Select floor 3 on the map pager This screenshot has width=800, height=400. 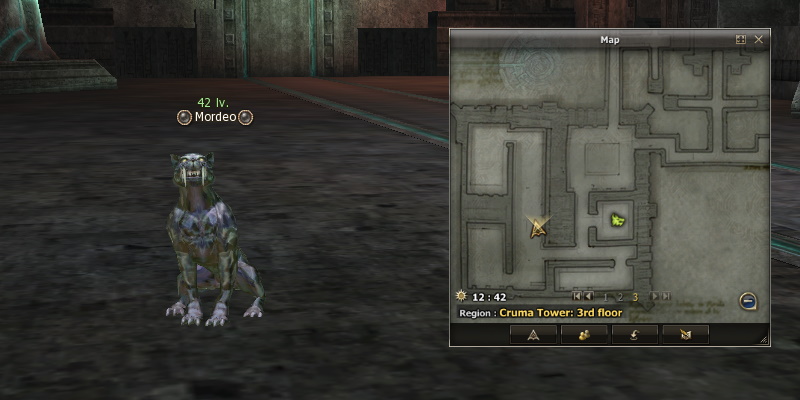(635, 297)
